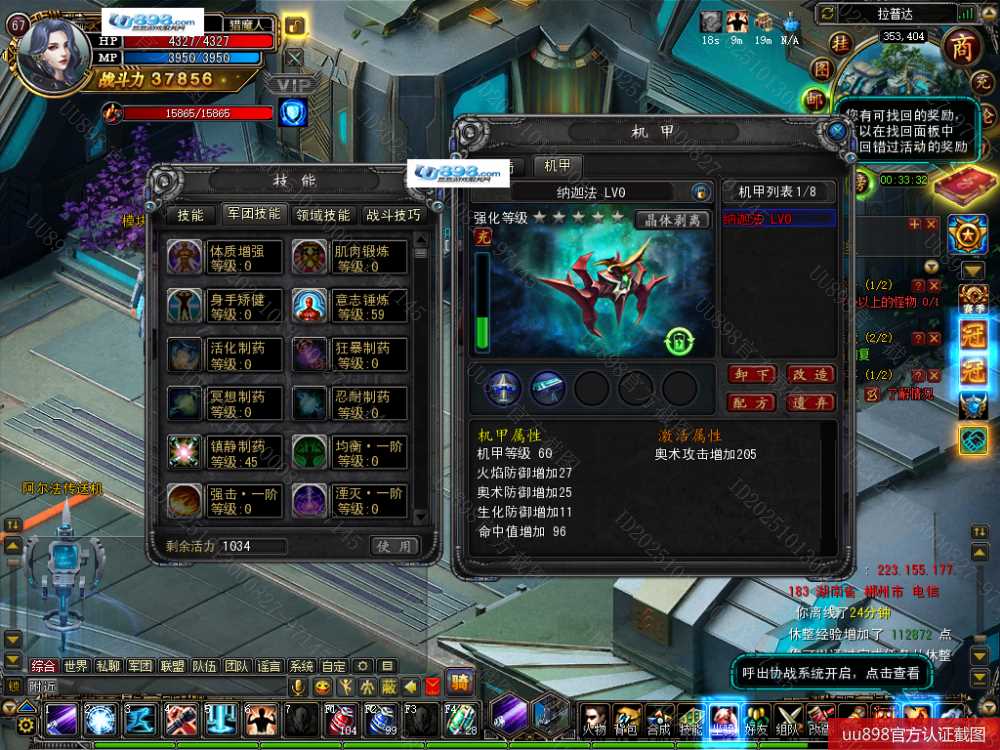Unequip mecha with the 卸下 button

(751, 375)
